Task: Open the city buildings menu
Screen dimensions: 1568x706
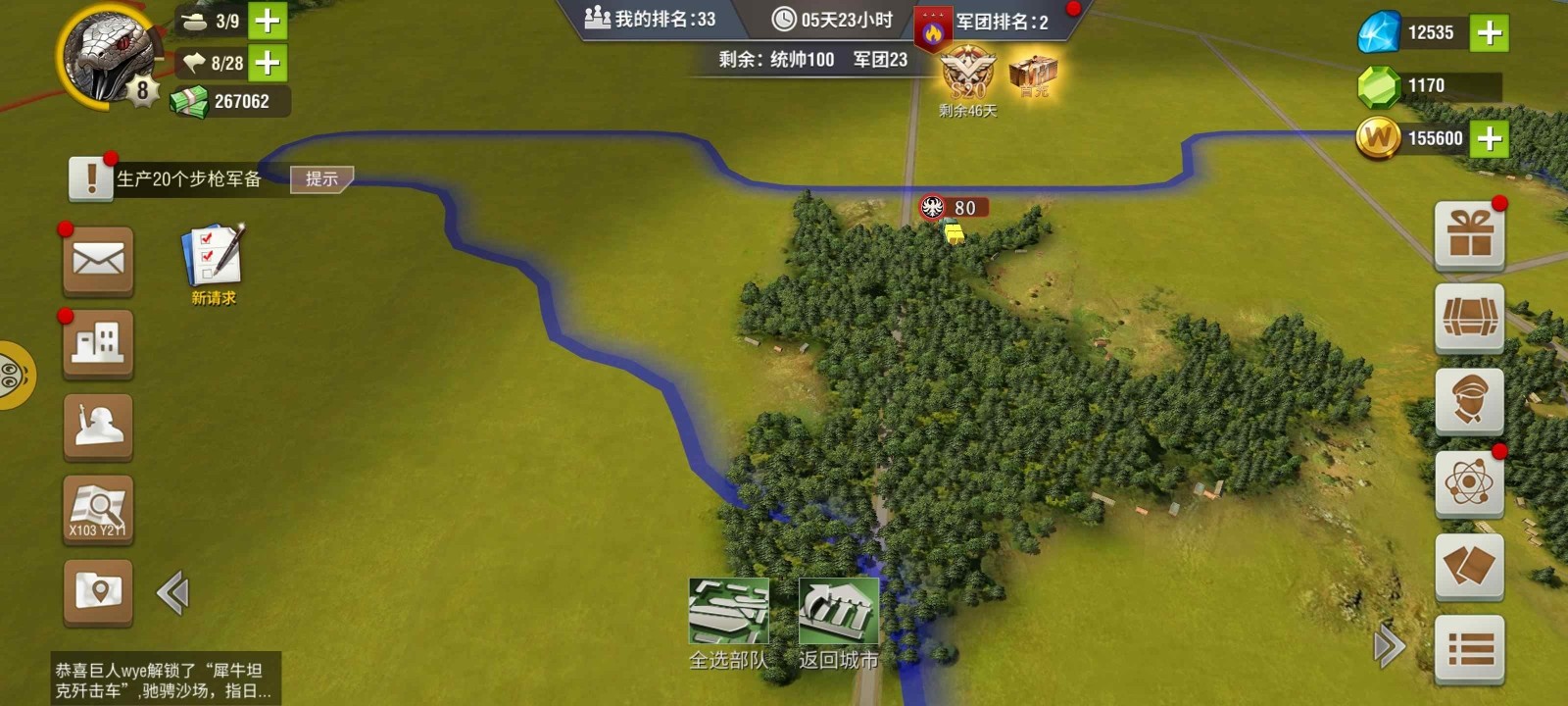Action: point(98,344)
